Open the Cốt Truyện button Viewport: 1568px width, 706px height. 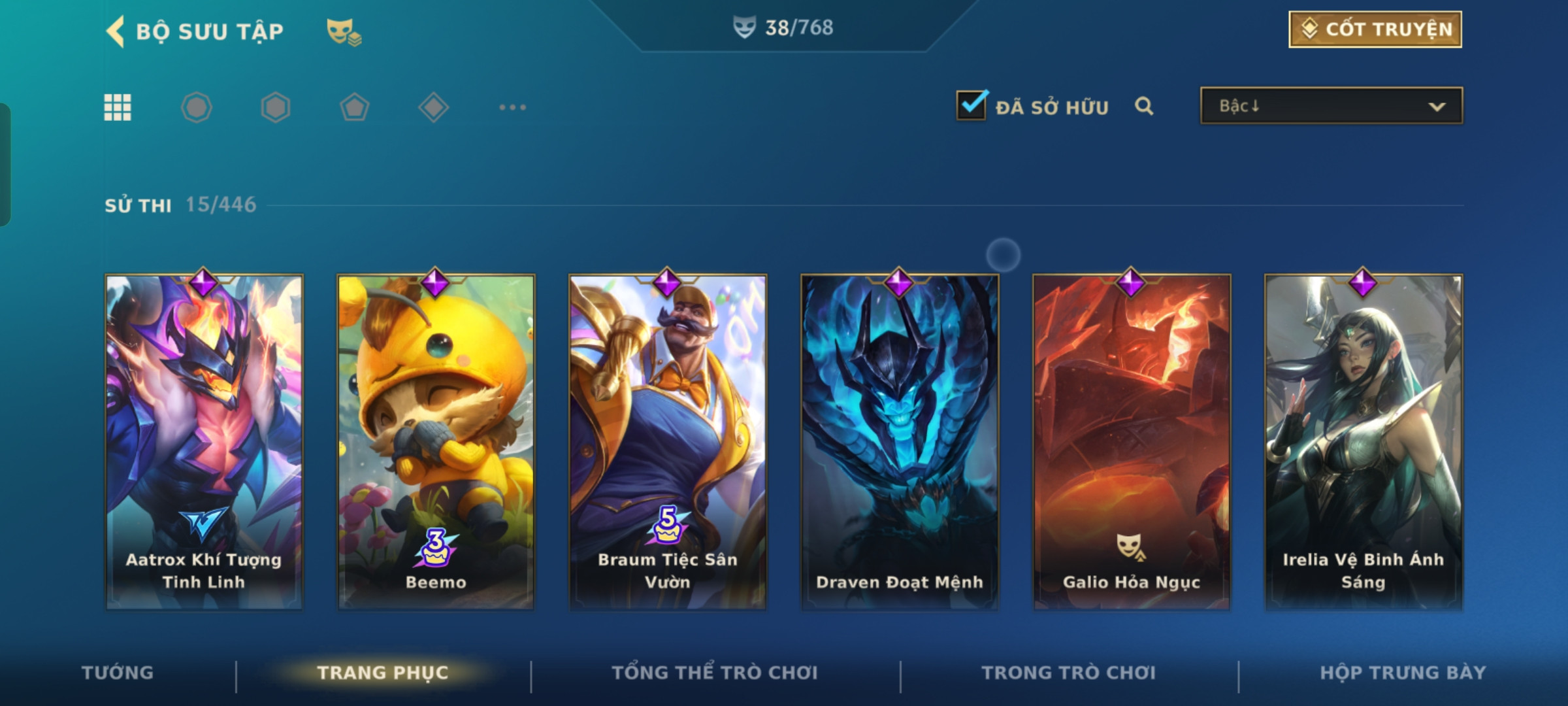pos(1375,29)
